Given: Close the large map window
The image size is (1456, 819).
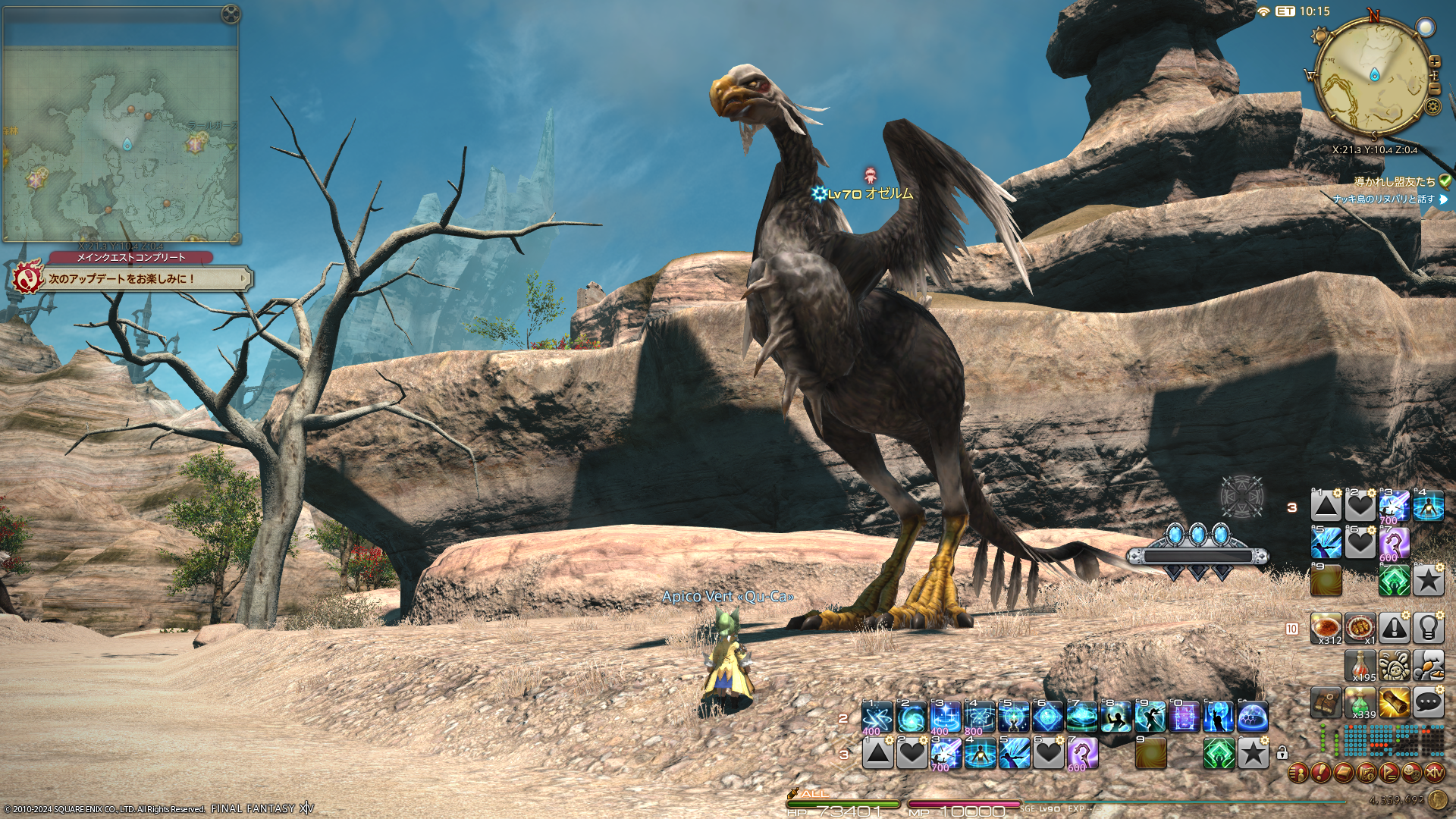Looking at the screenshot, I should pos(231,14).
